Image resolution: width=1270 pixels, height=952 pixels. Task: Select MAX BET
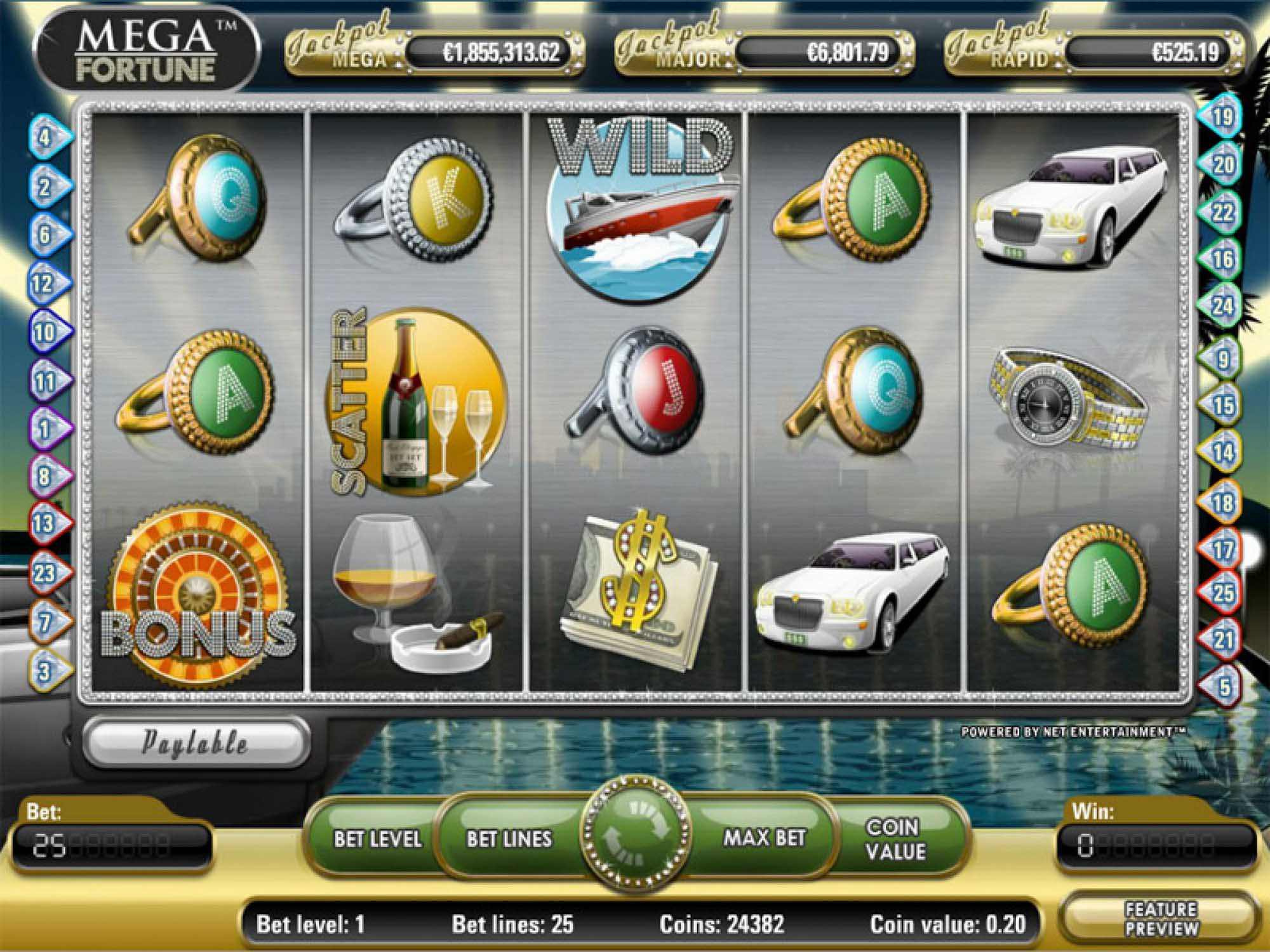pyautogui.click(x=764, y=838)
